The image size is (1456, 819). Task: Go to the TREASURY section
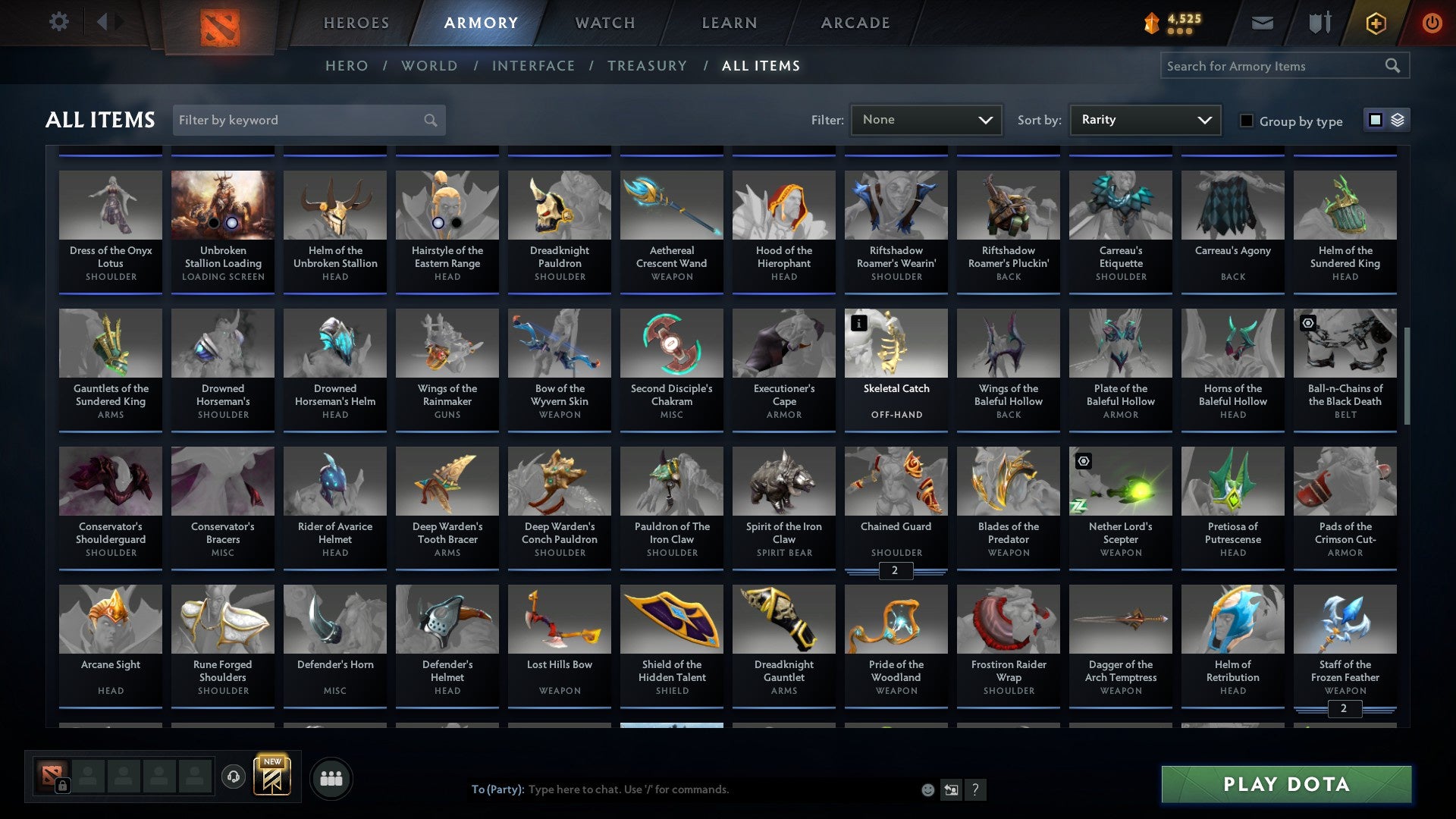point(647,66)
